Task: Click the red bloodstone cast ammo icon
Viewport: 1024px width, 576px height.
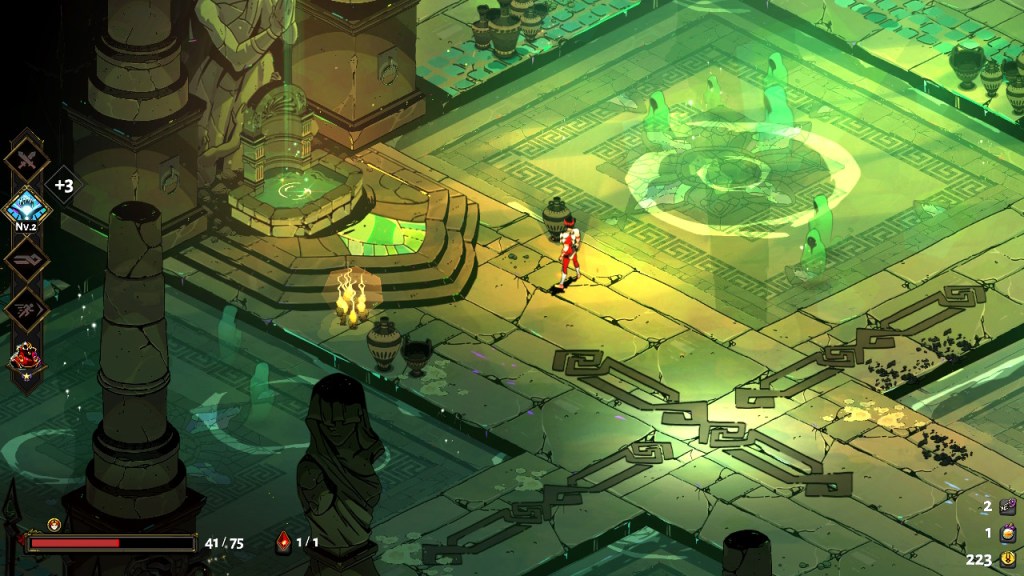Action: [283, 542]
